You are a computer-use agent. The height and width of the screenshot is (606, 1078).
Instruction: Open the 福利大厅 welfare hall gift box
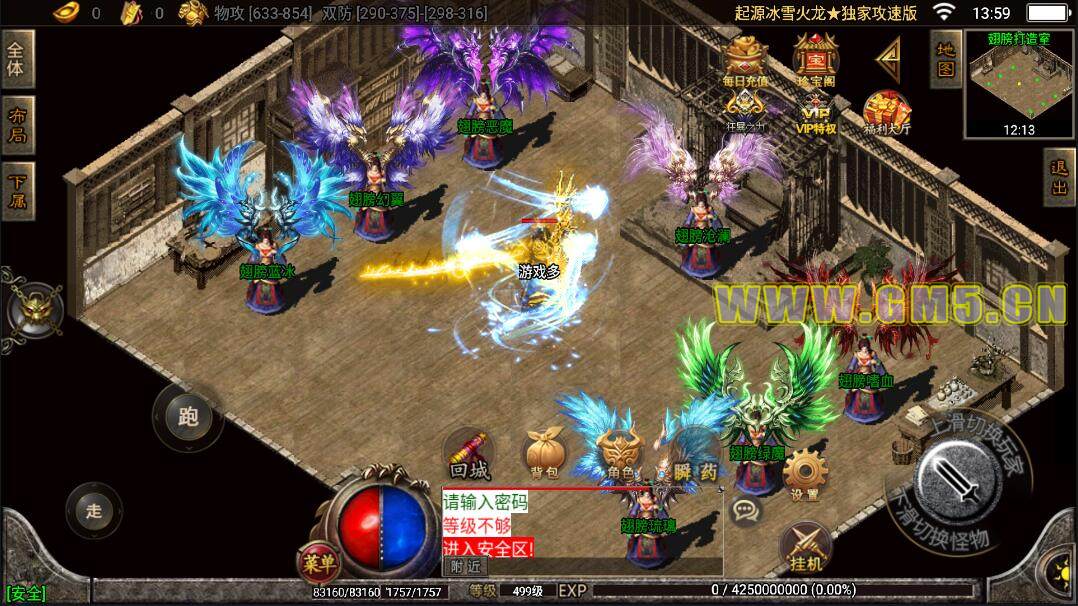(887, 113)
